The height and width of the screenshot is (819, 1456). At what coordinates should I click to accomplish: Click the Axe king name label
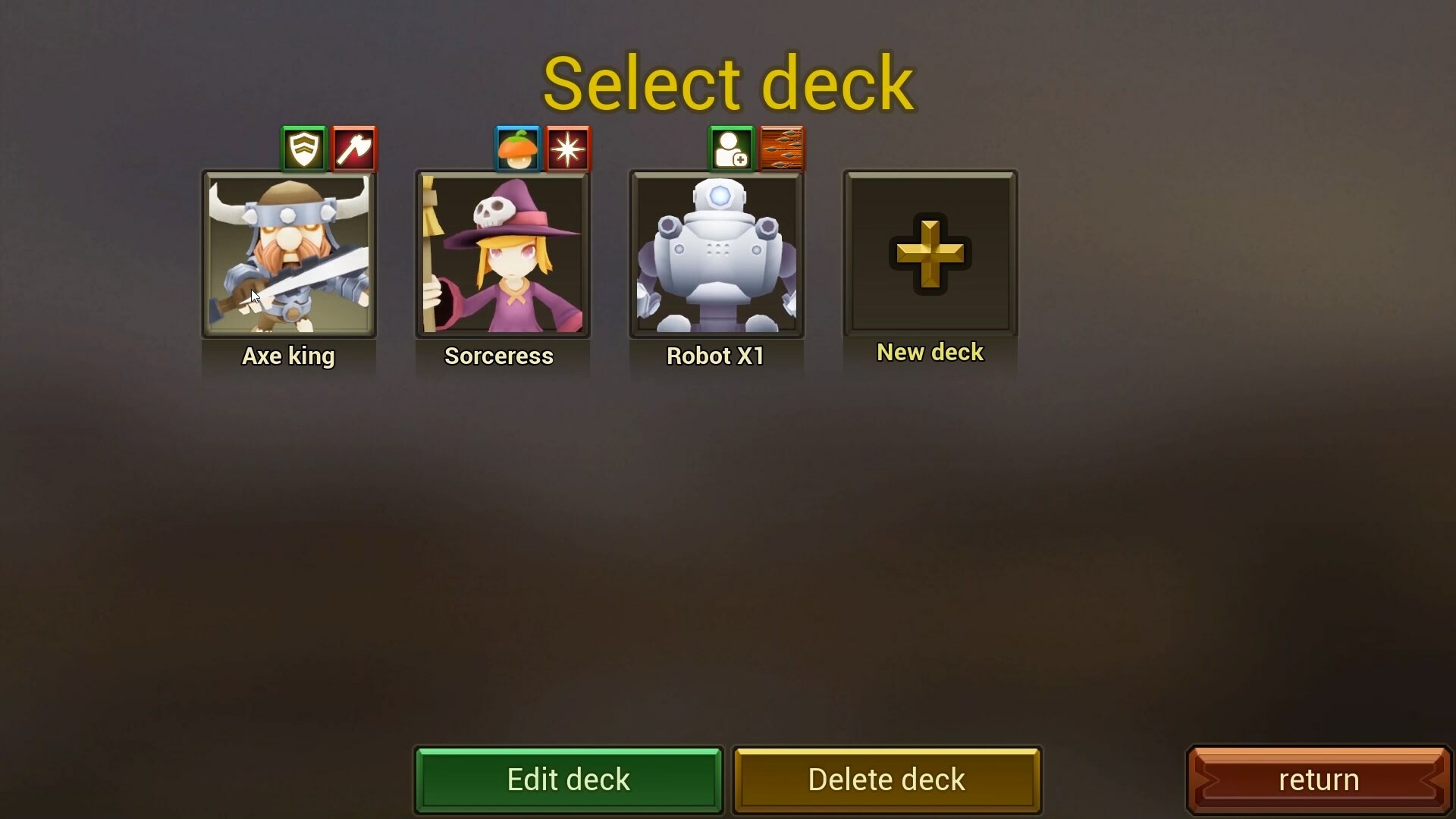coord(288,356)
